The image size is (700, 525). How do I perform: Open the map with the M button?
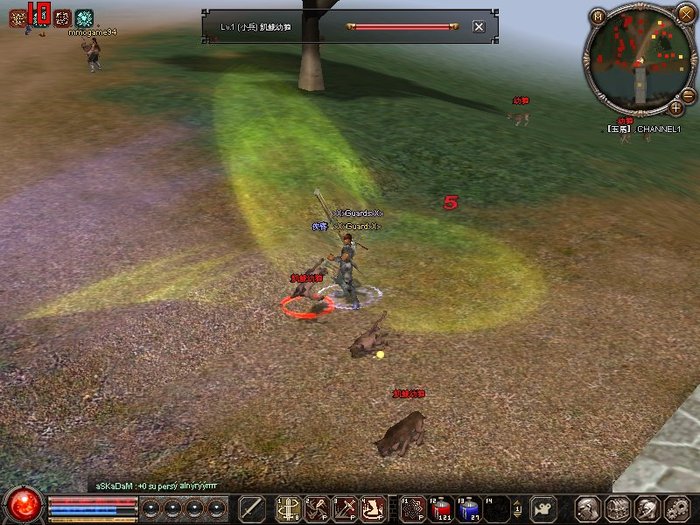click(x=598, y=17)
